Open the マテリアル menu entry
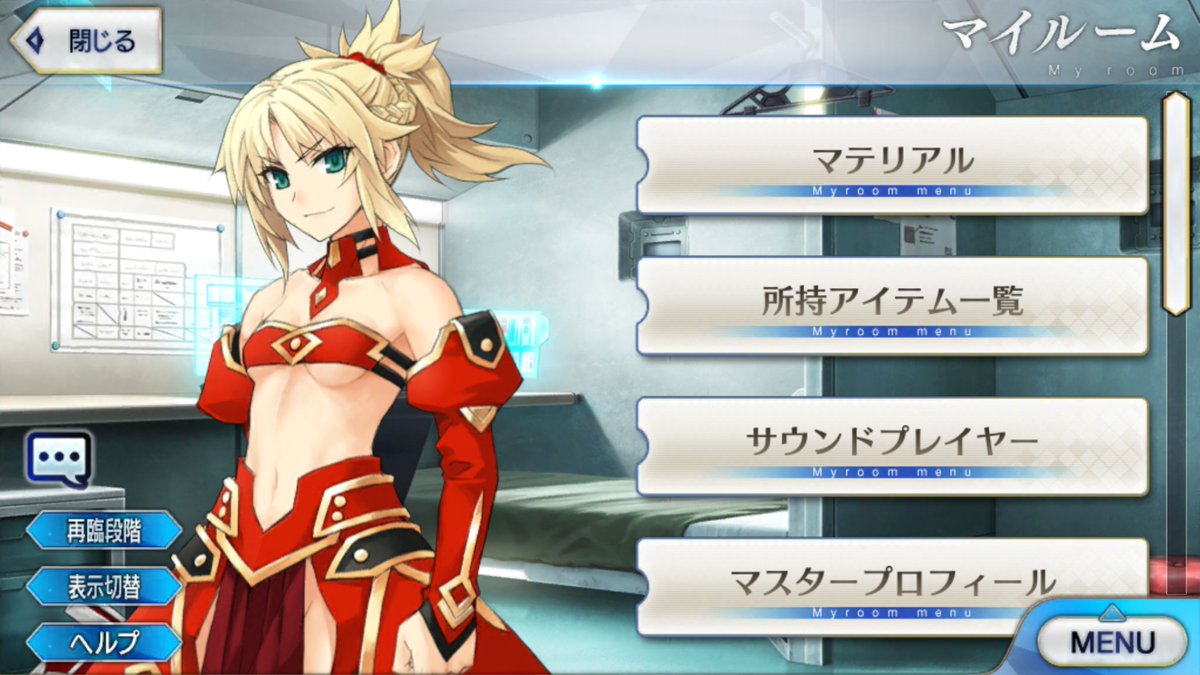This screenshot has width=1200, height=675. click(x=891, y=164)
